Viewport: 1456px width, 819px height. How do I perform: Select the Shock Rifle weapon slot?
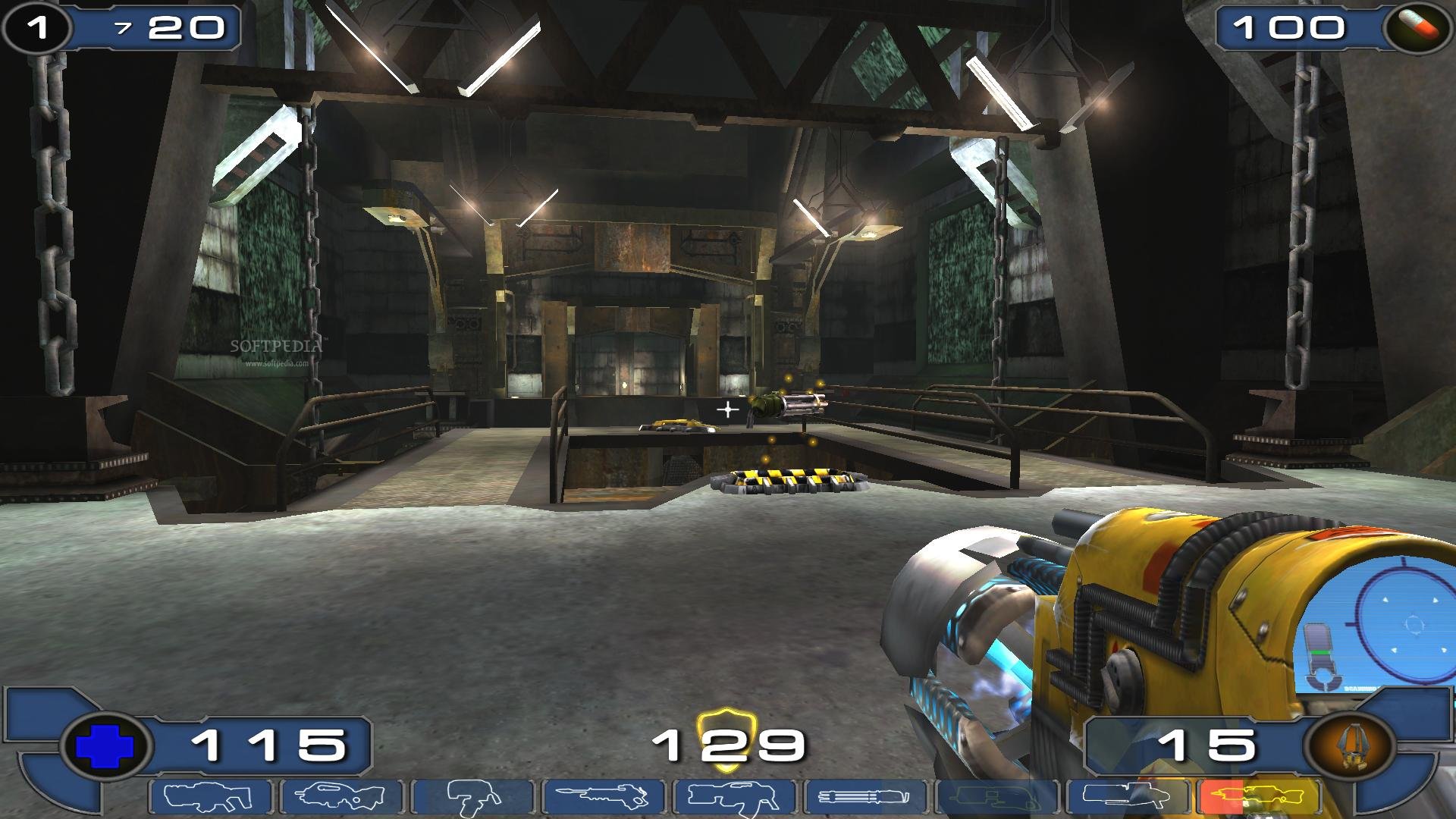point(604,798)
